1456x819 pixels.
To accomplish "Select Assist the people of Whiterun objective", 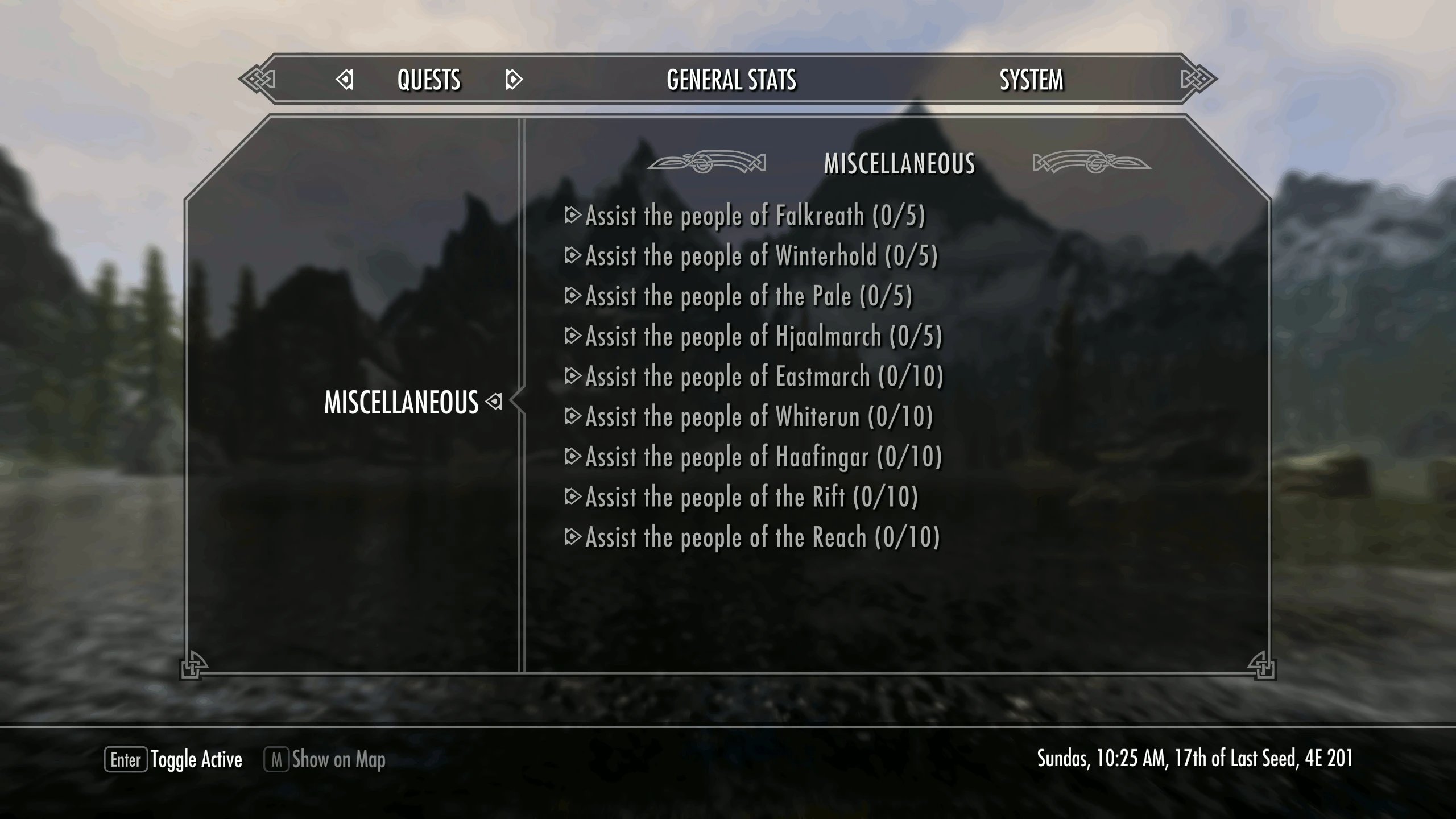I will pyautogui.click(x=759, y=417).
